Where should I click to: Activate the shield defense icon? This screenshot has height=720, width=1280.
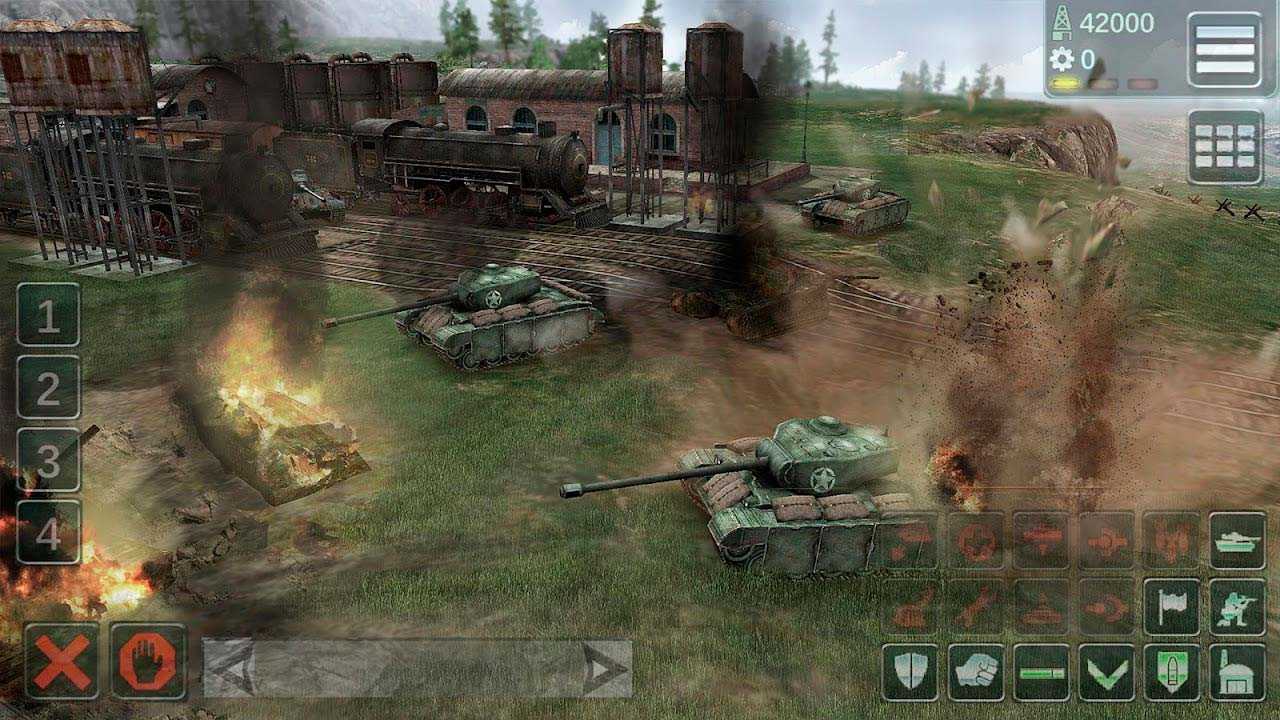pyautogui.click(x=910, y=672)
